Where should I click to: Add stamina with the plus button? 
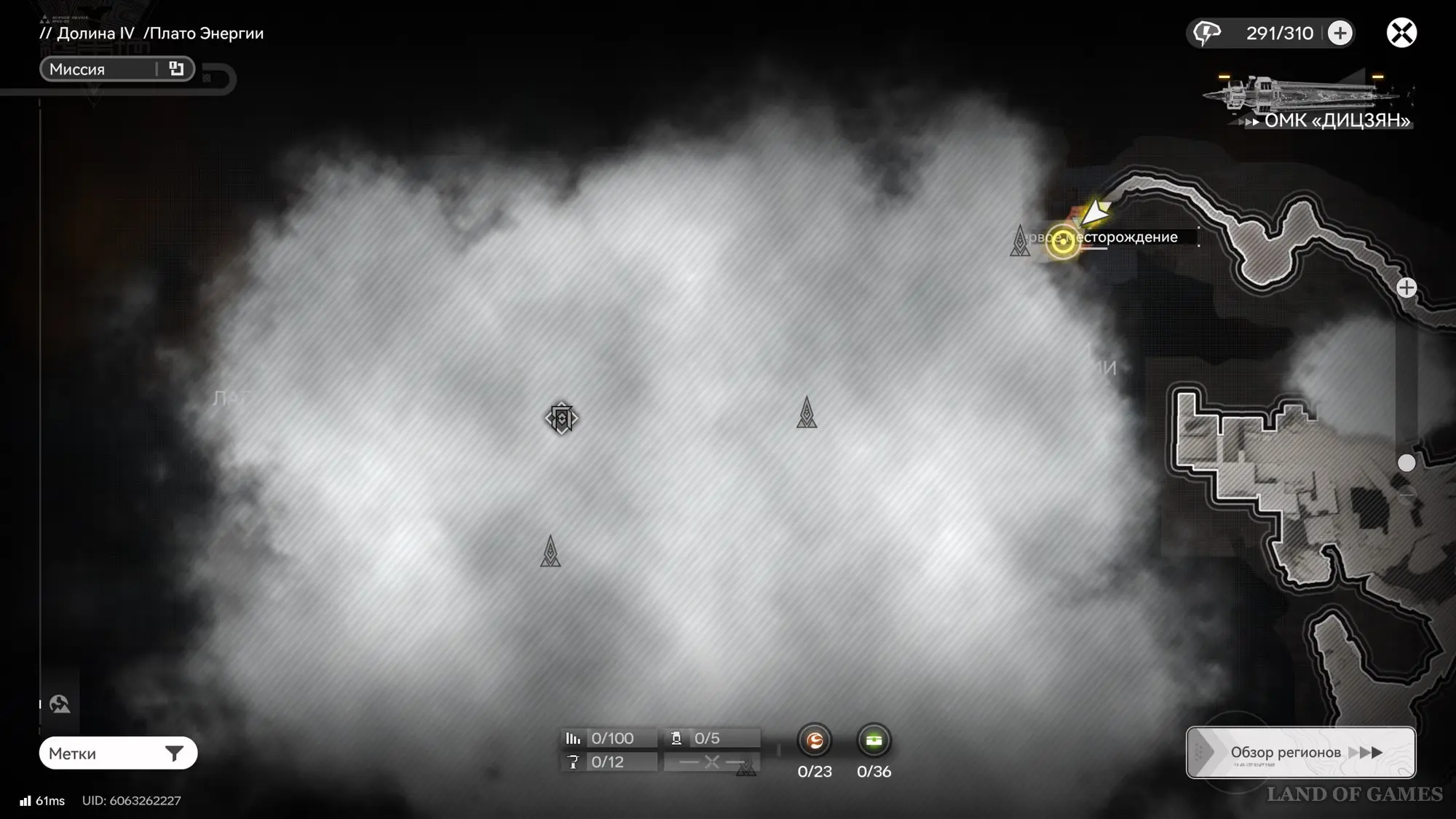pos(1340,33)
